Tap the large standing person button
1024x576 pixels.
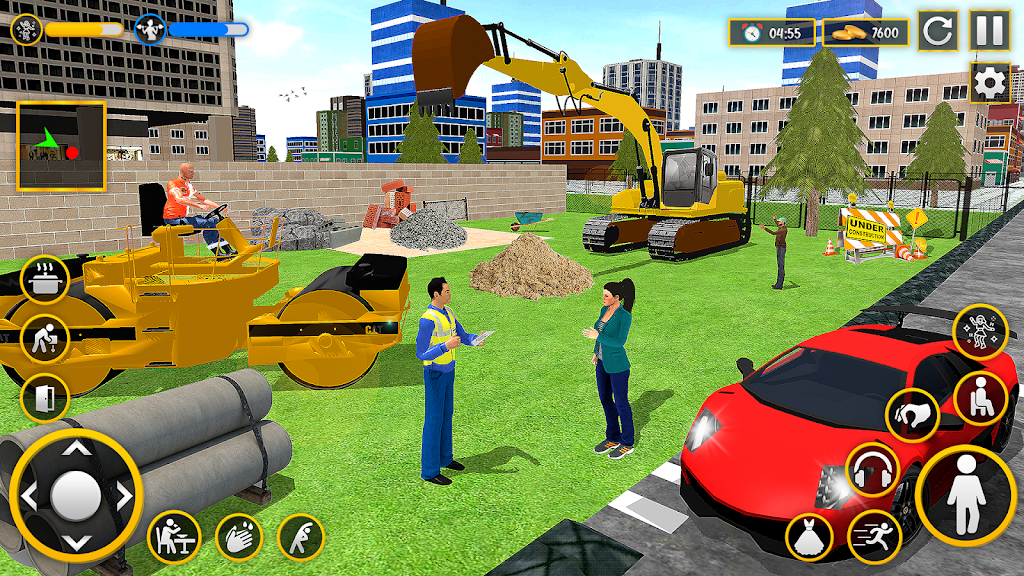coord(965,496)
